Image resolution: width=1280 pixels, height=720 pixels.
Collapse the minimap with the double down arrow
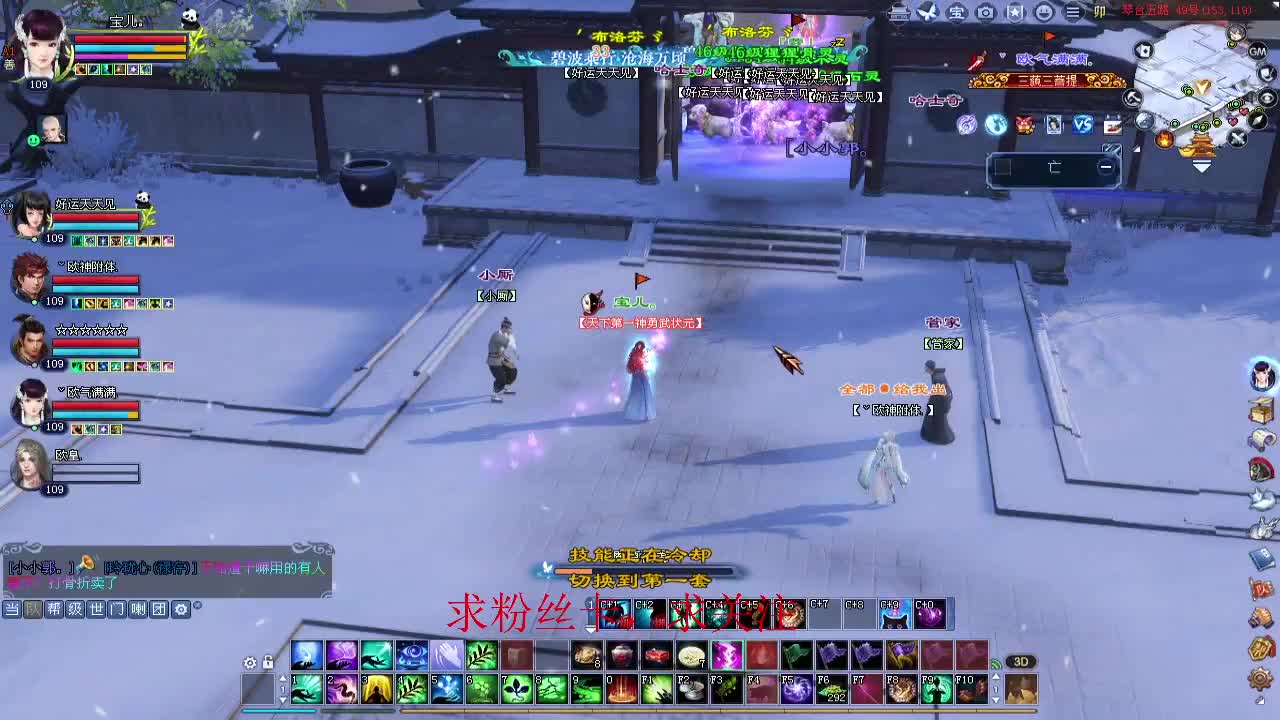(1202, 165)
